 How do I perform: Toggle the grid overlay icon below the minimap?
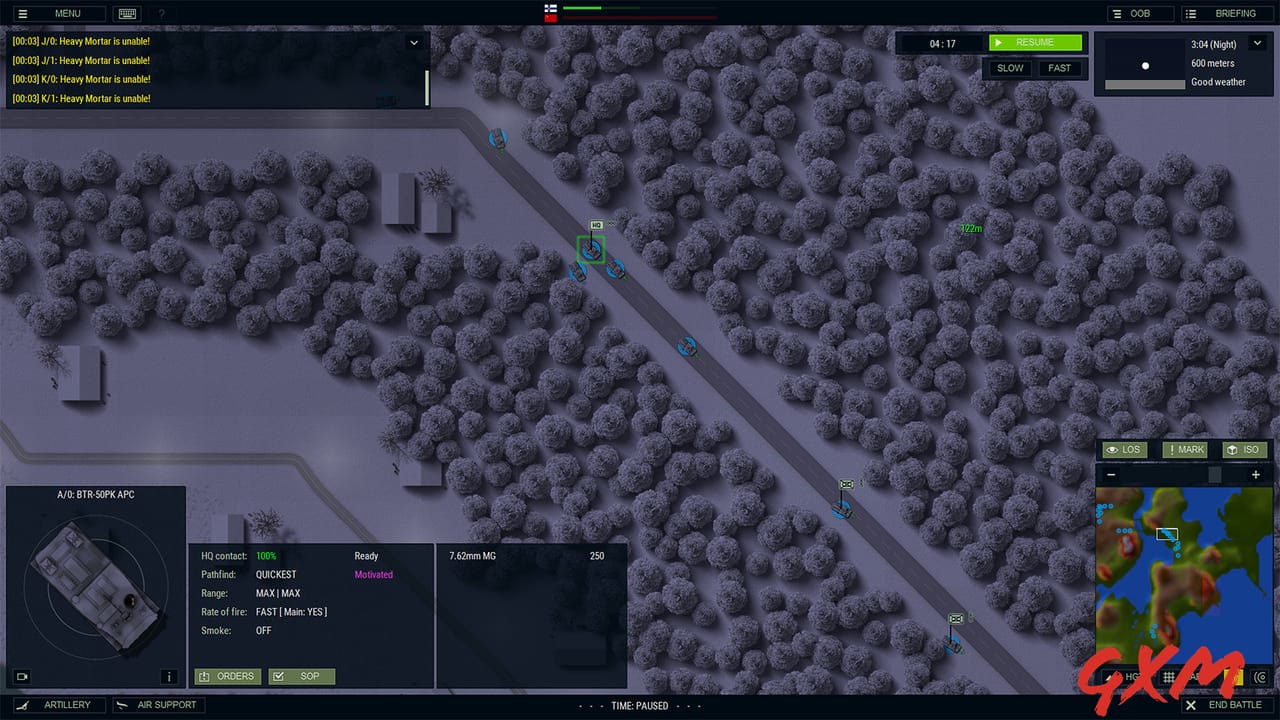point(1168,678)
